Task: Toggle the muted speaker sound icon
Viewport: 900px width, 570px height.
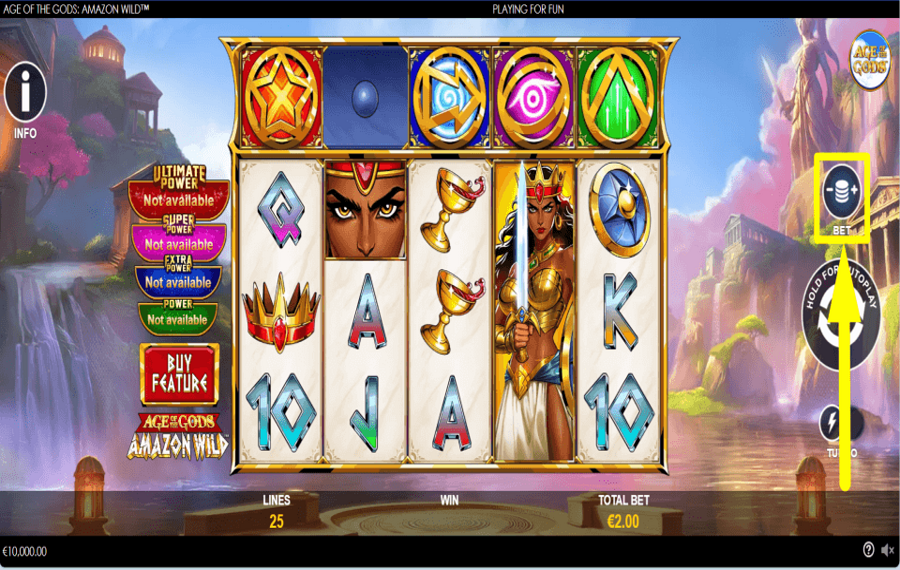Action: (887, 550)
